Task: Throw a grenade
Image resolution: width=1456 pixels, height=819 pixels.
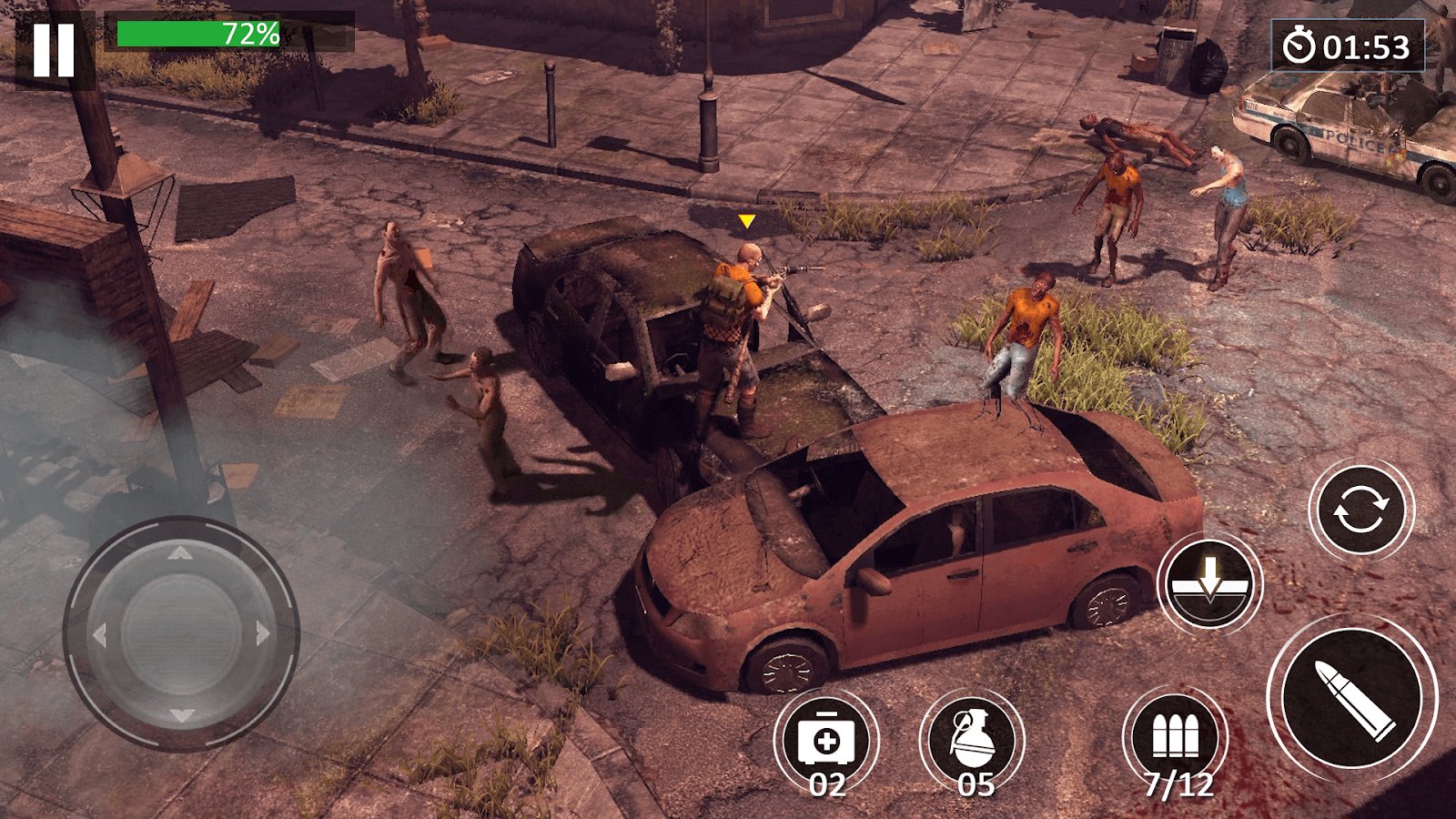Action: [x=972, y=739]
